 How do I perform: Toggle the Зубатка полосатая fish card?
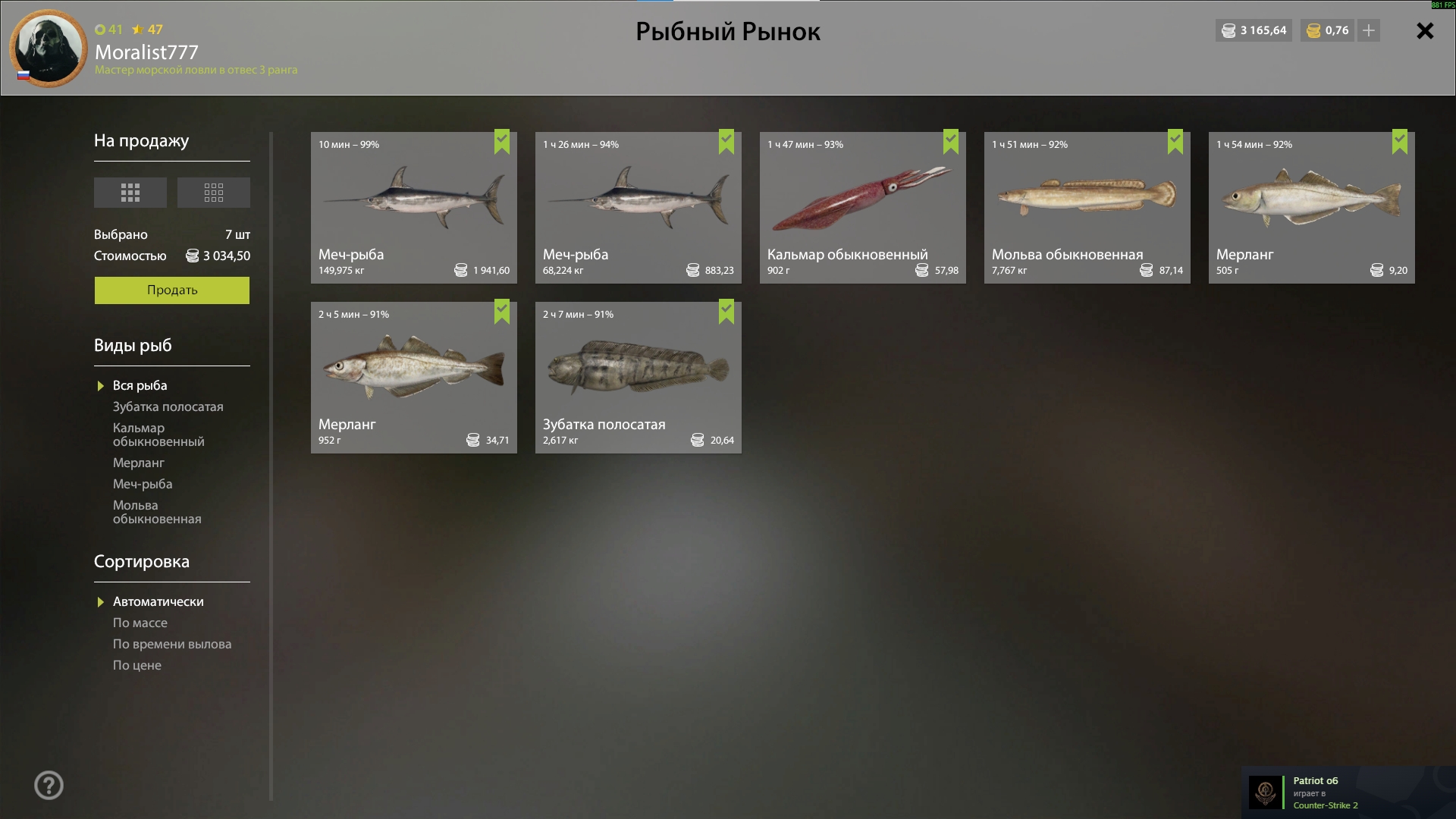point(638,378)
